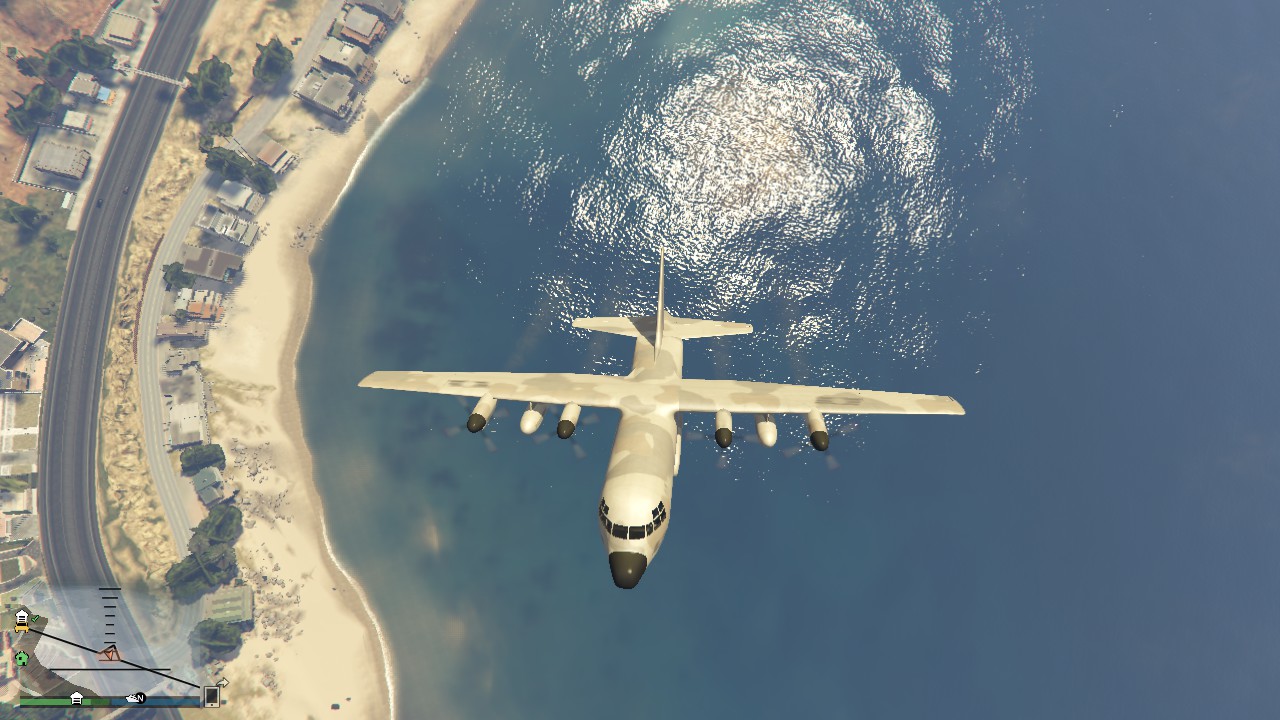Screen dimensions: 1280x720
Task: Select the white garage blip with checkmark
Action: tap(22, 616)
